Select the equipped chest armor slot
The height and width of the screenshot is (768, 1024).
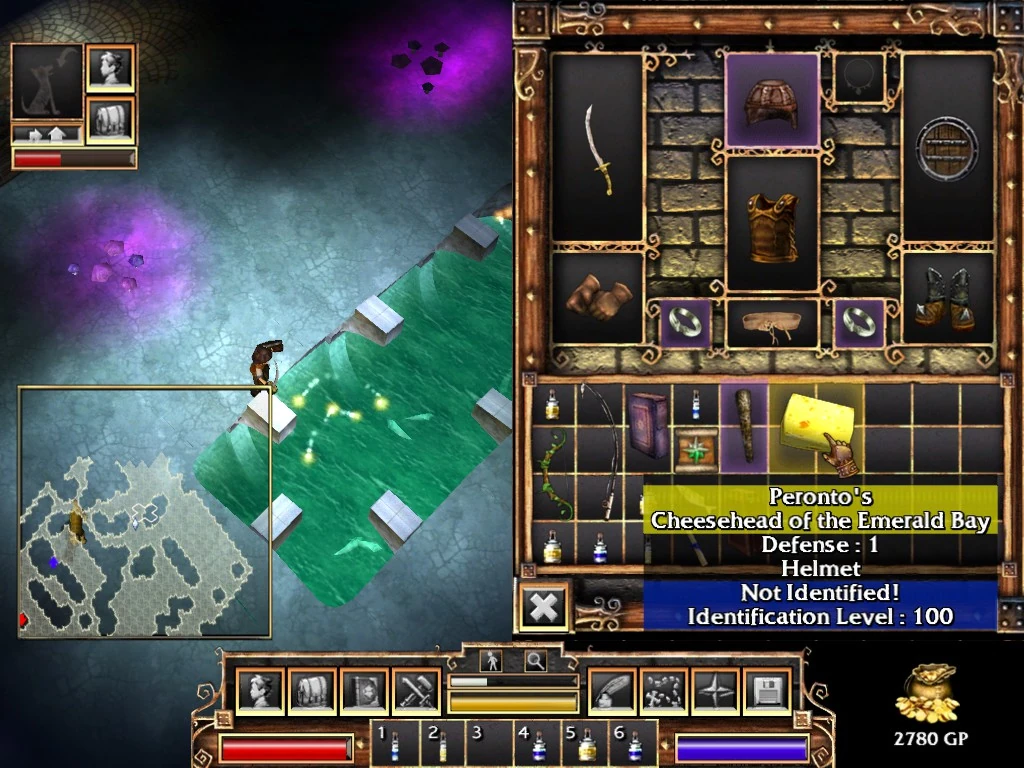click(771, 221)
